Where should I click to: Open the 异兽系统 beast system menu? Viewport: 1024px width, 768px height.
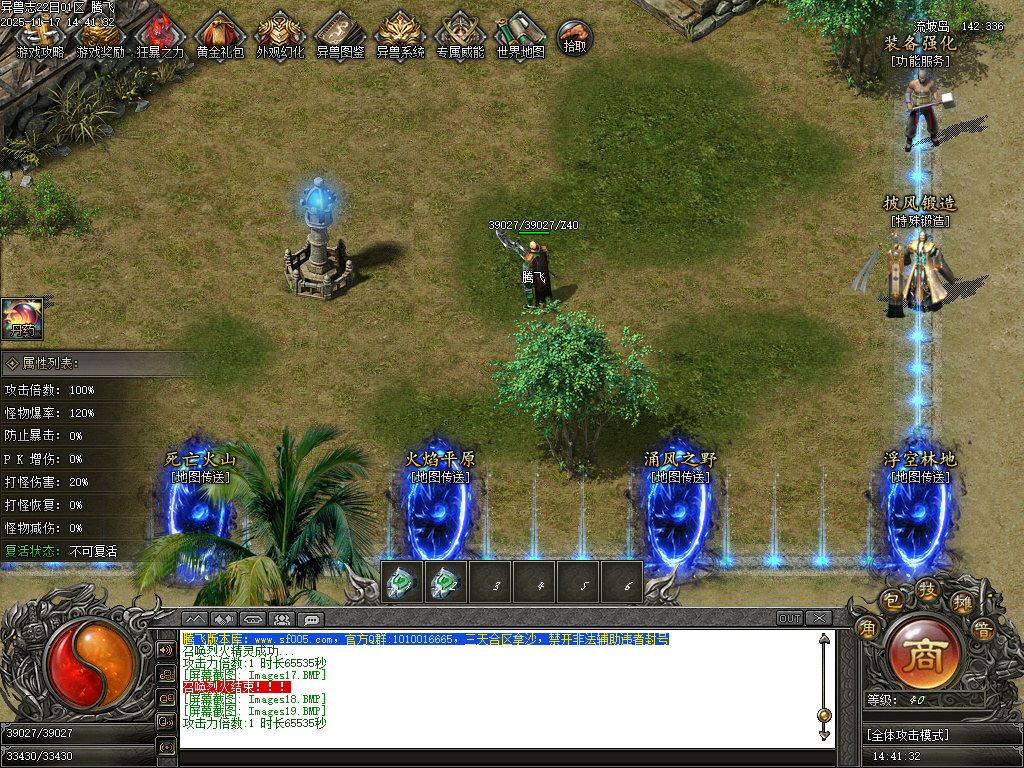[400, 35]
